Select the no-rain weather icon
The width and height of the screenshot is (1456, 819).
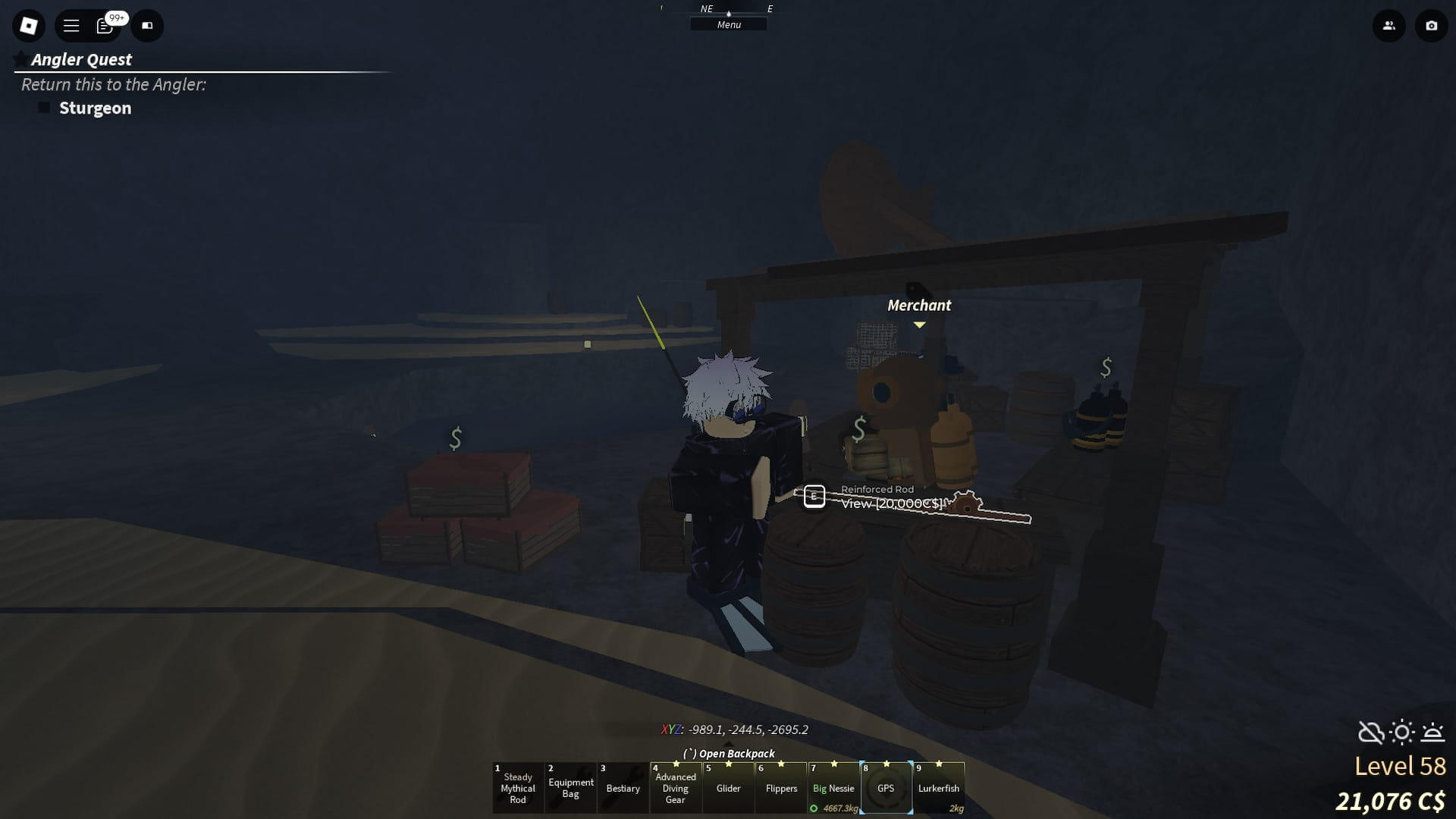1370,733
